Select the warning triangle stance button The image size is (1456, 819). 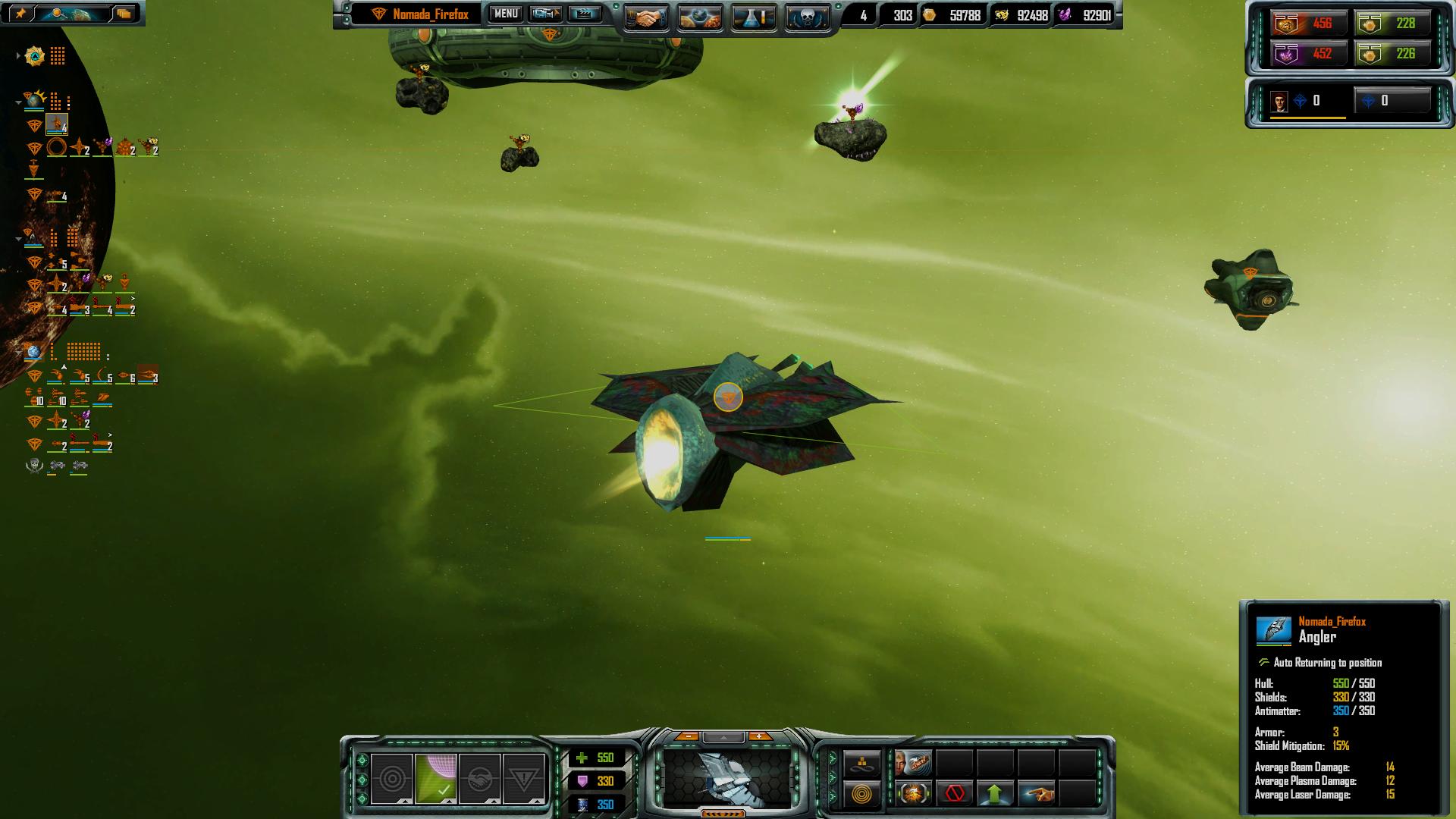click(524, 779)
